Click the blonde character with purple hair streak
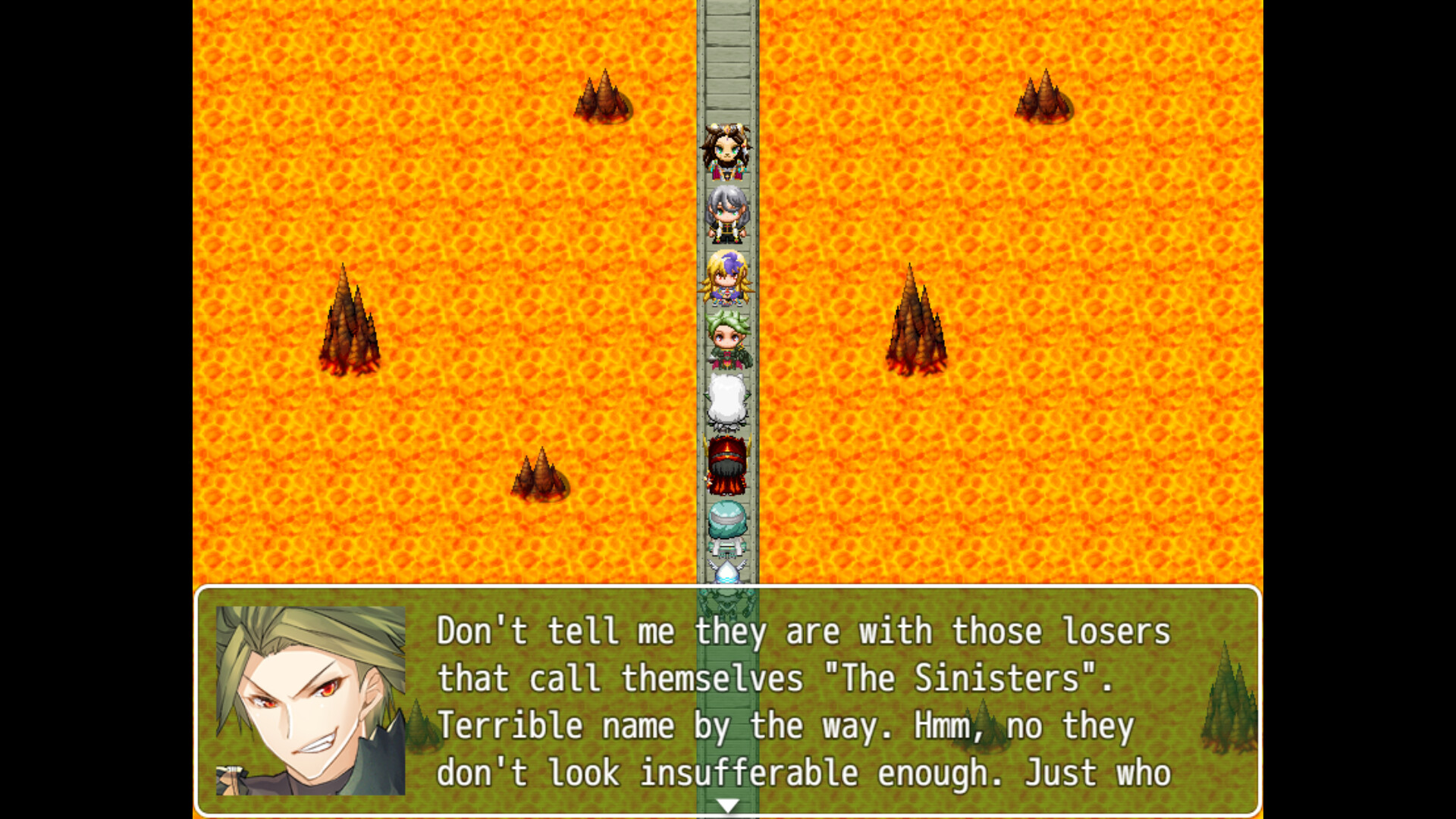Screen dimensions: 1456x819 (726, 277)
